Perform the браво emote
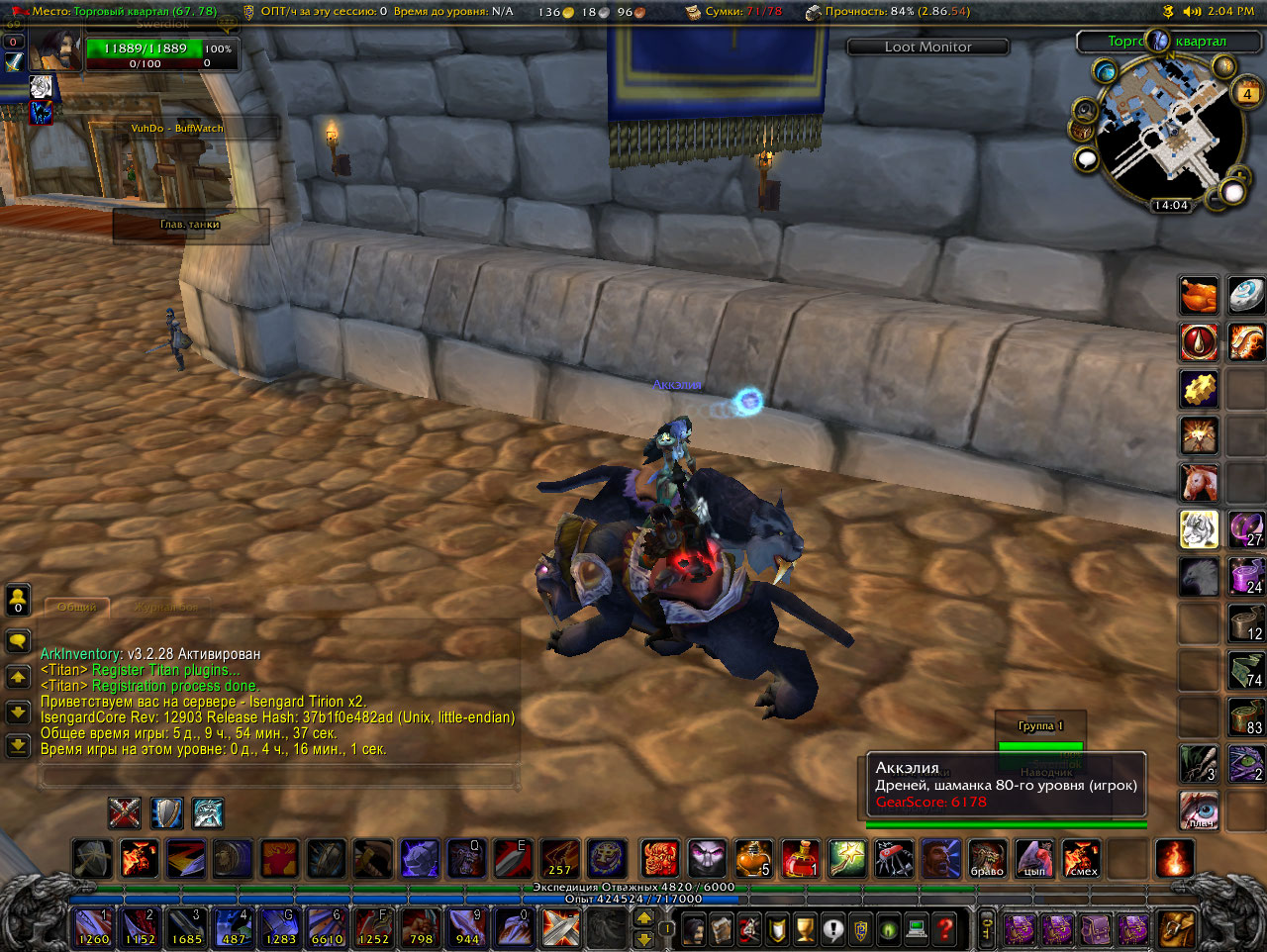The image size is (1267, 952). tap(987, 859)
